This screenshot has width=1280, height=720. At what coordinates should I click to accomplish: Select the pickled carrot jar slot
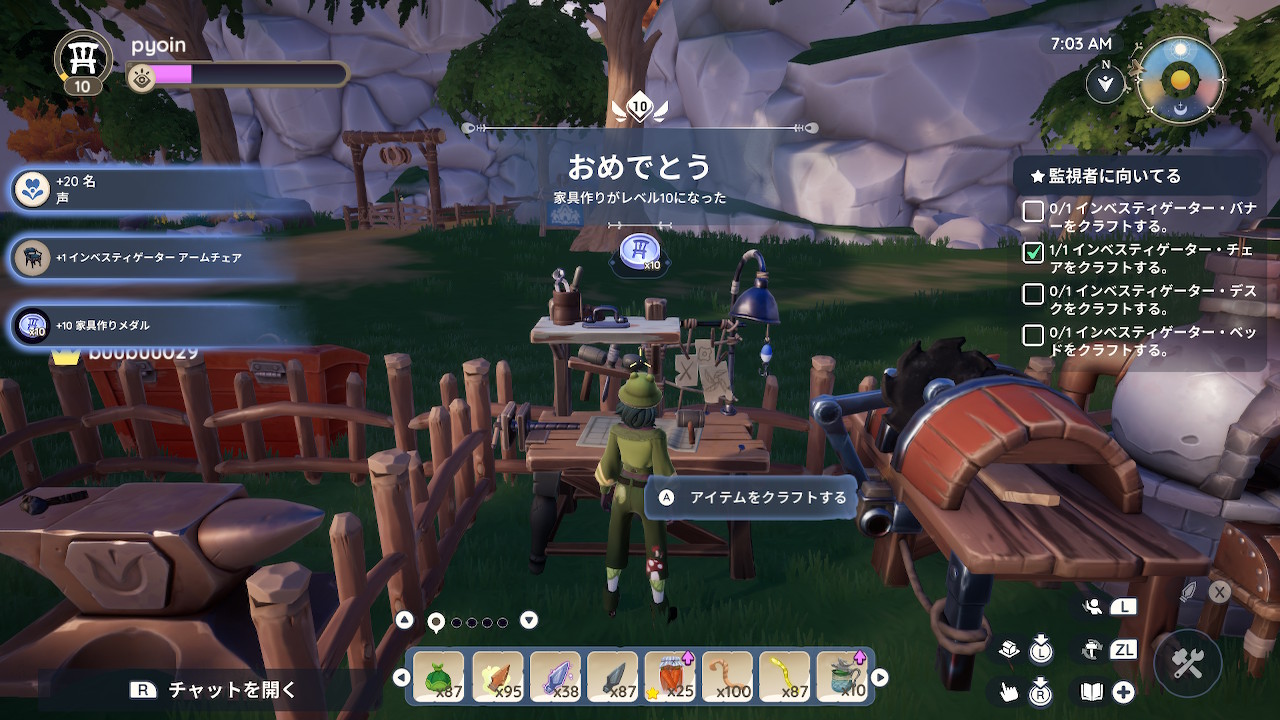670,676
